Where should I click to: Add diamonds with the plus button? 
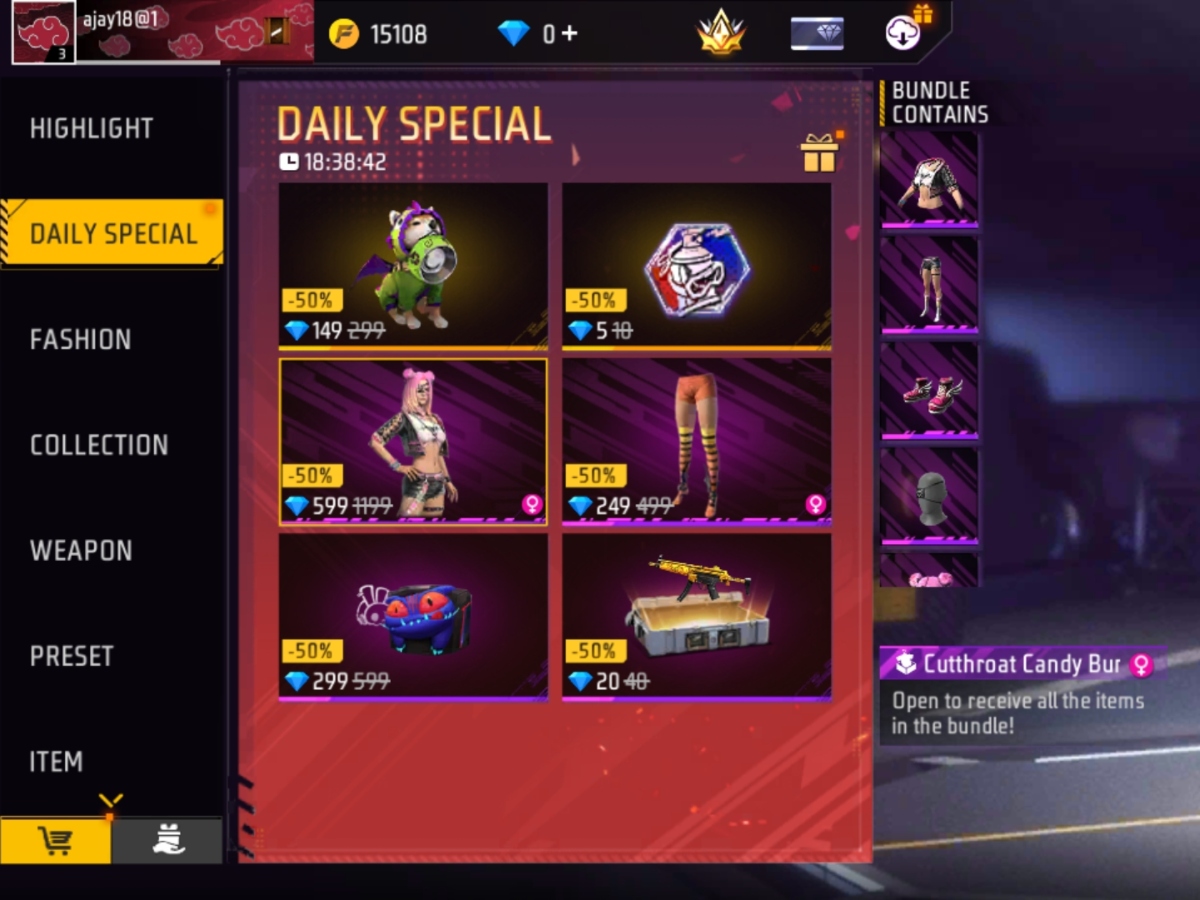(x=569, y=34)
